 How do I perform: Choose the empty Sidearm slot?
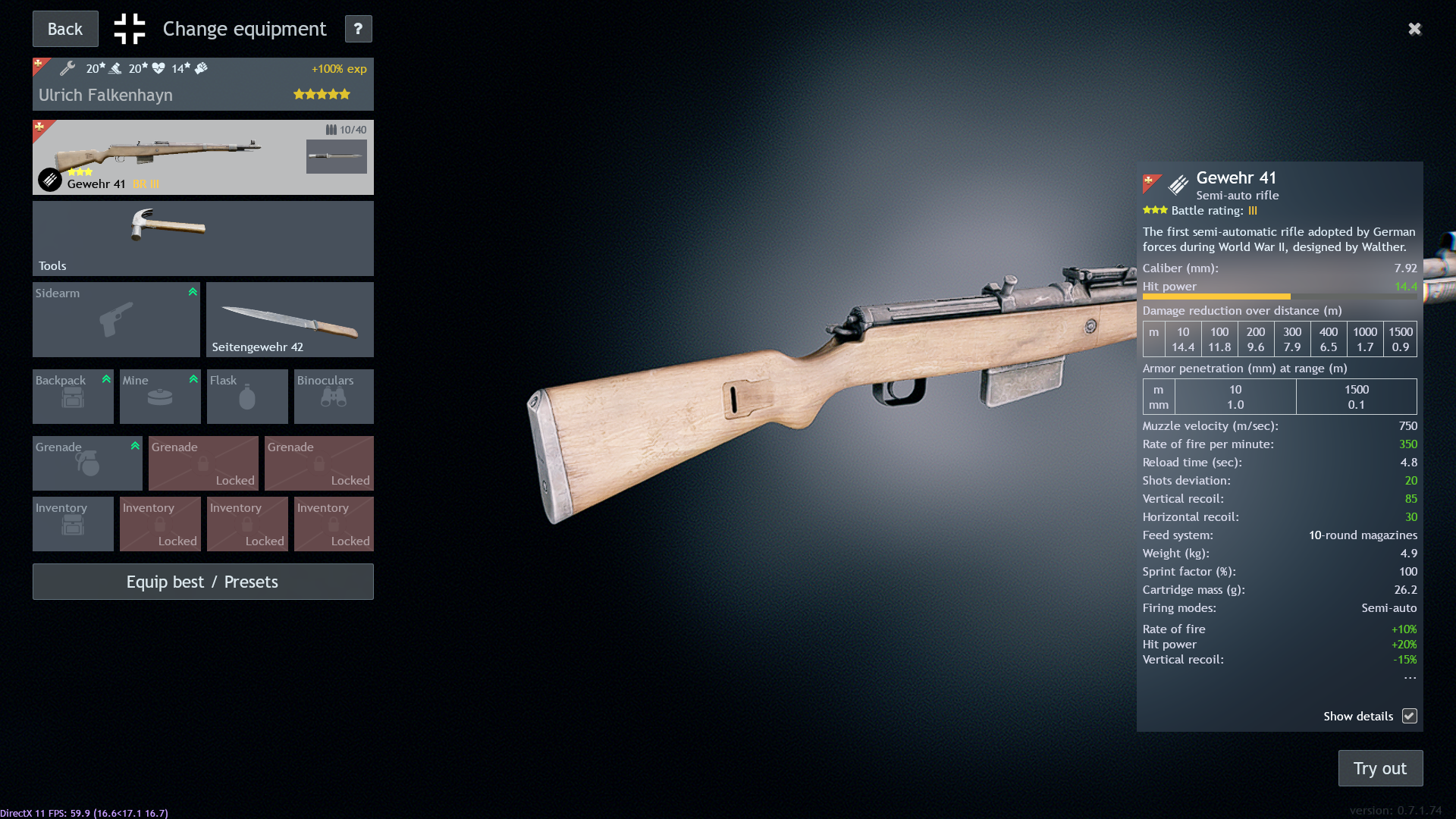point(116,319)
